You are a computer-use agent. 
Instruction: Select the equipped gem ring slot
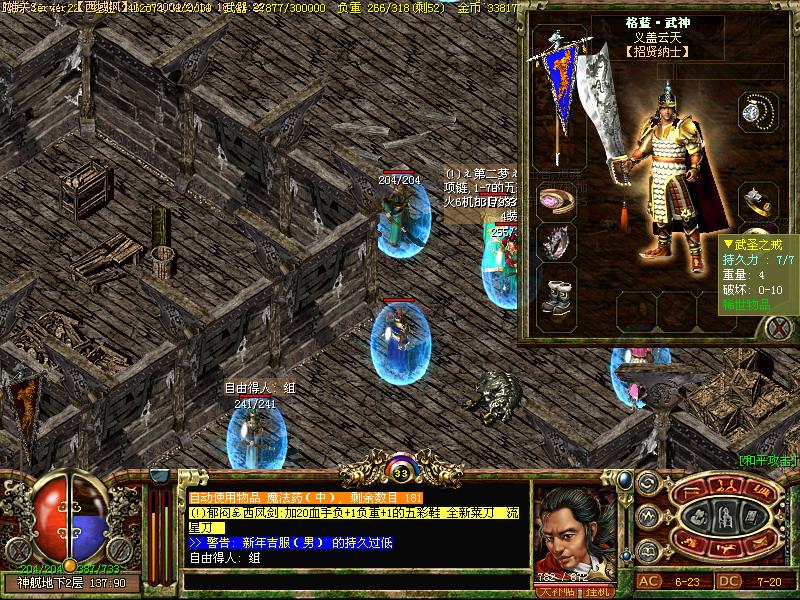click(x=755, y=201)
